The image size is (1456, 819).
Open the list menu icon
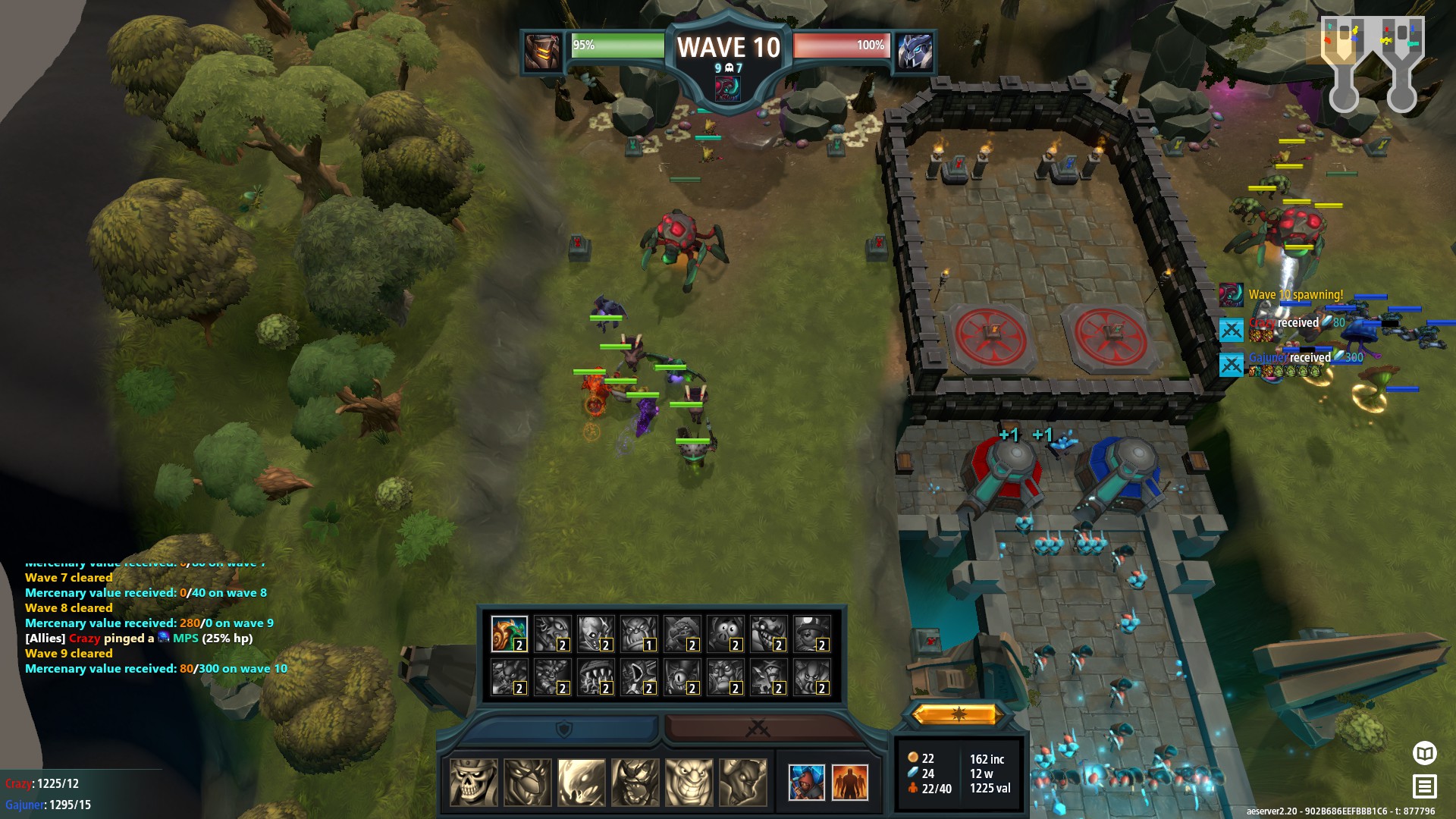(1425, 786)
